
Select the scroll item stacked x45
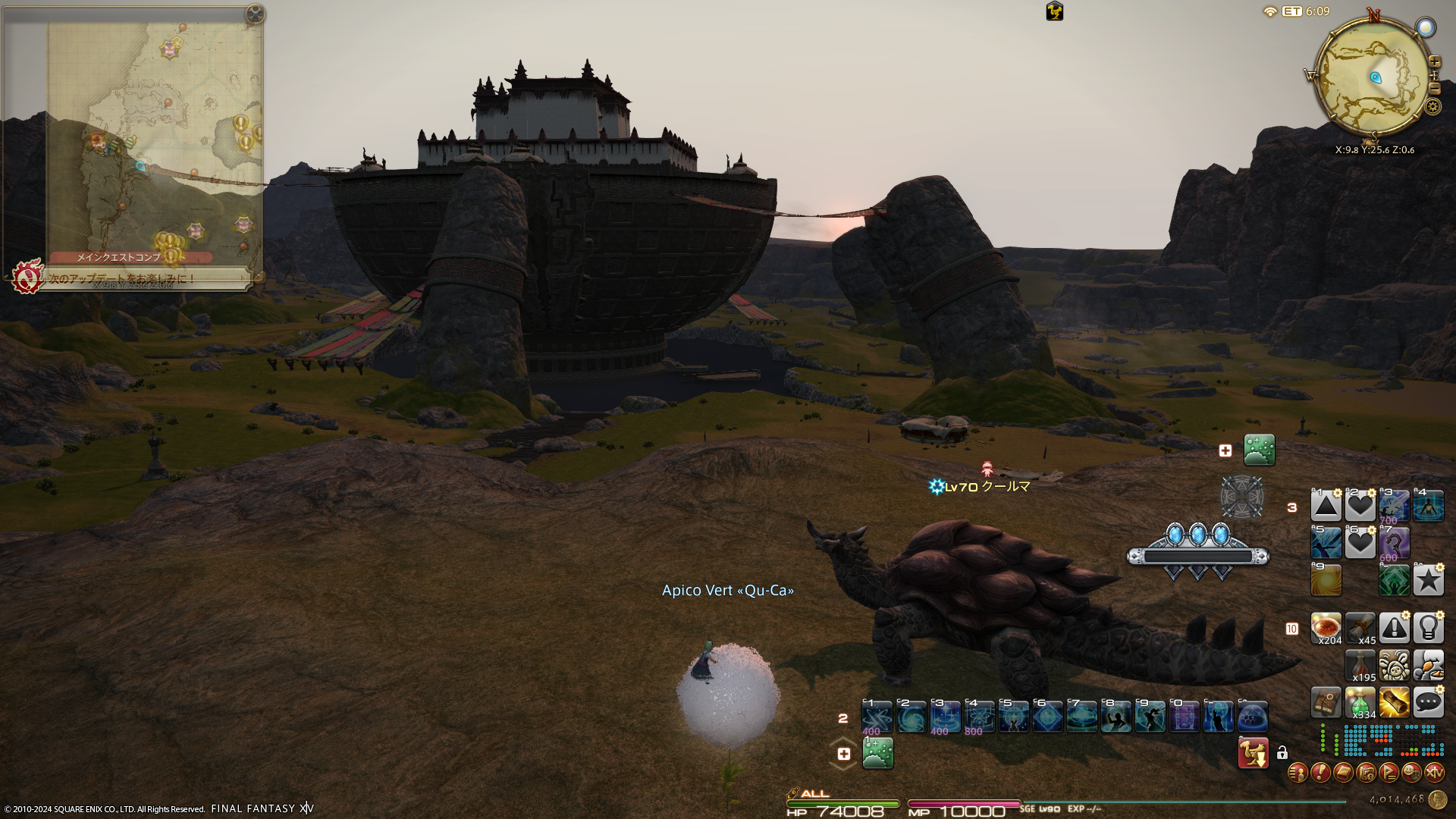click(x=1360, y=628)
